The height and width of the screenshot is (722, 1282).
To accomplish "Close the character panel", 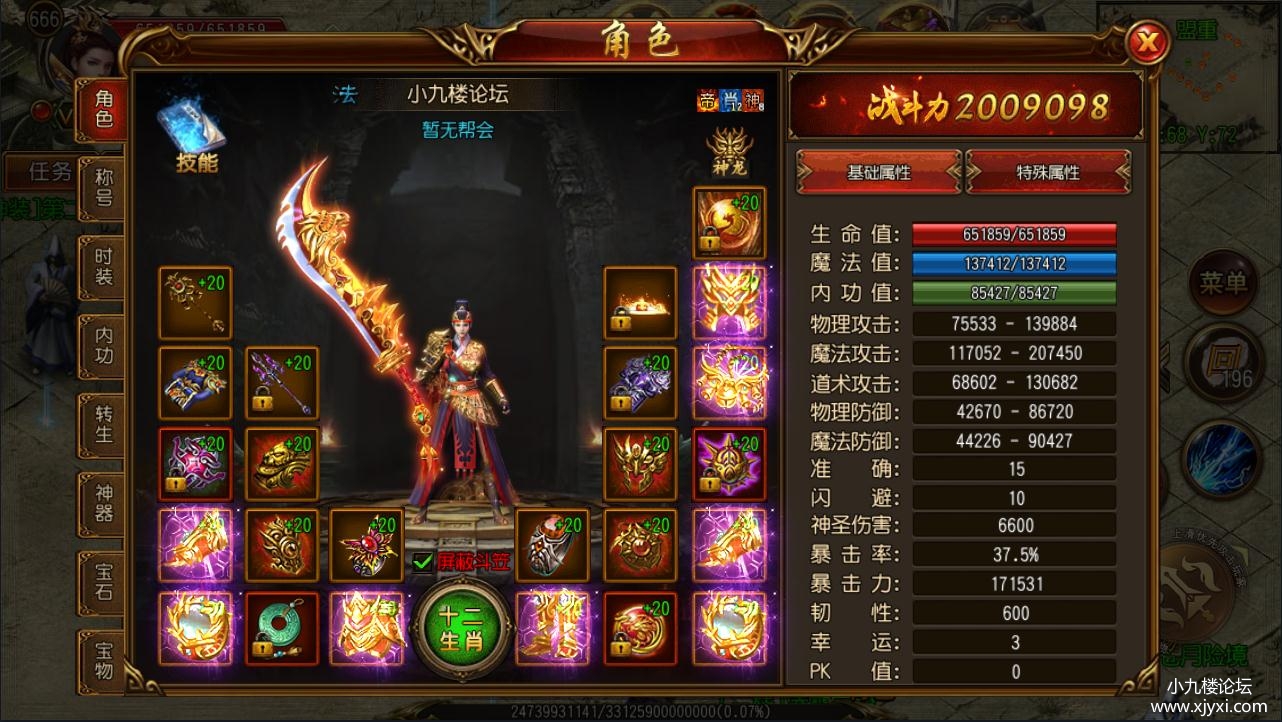I will coord(1148,42).
